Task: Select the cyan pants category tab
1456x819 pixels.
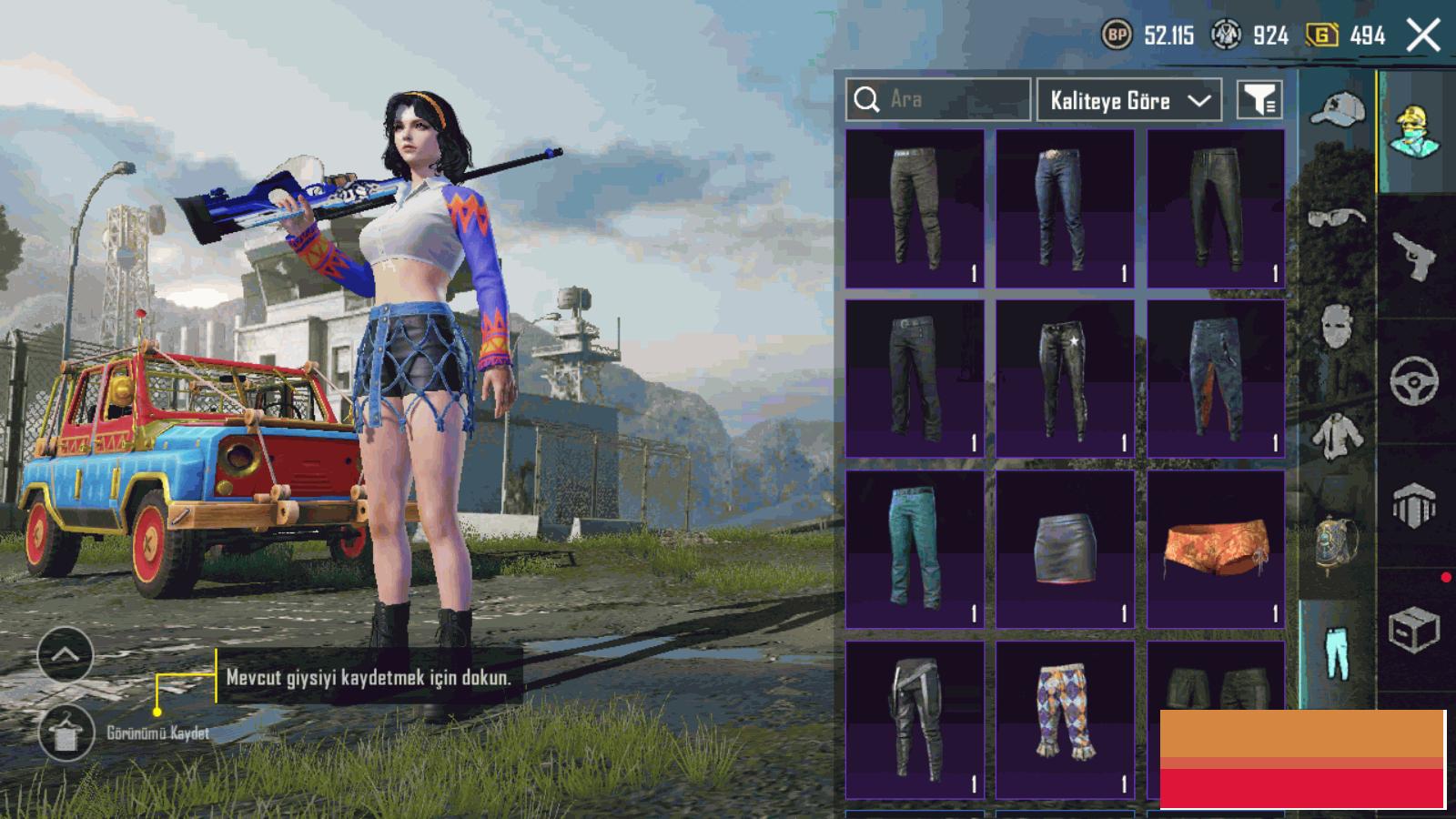Action: (1337, 652)
